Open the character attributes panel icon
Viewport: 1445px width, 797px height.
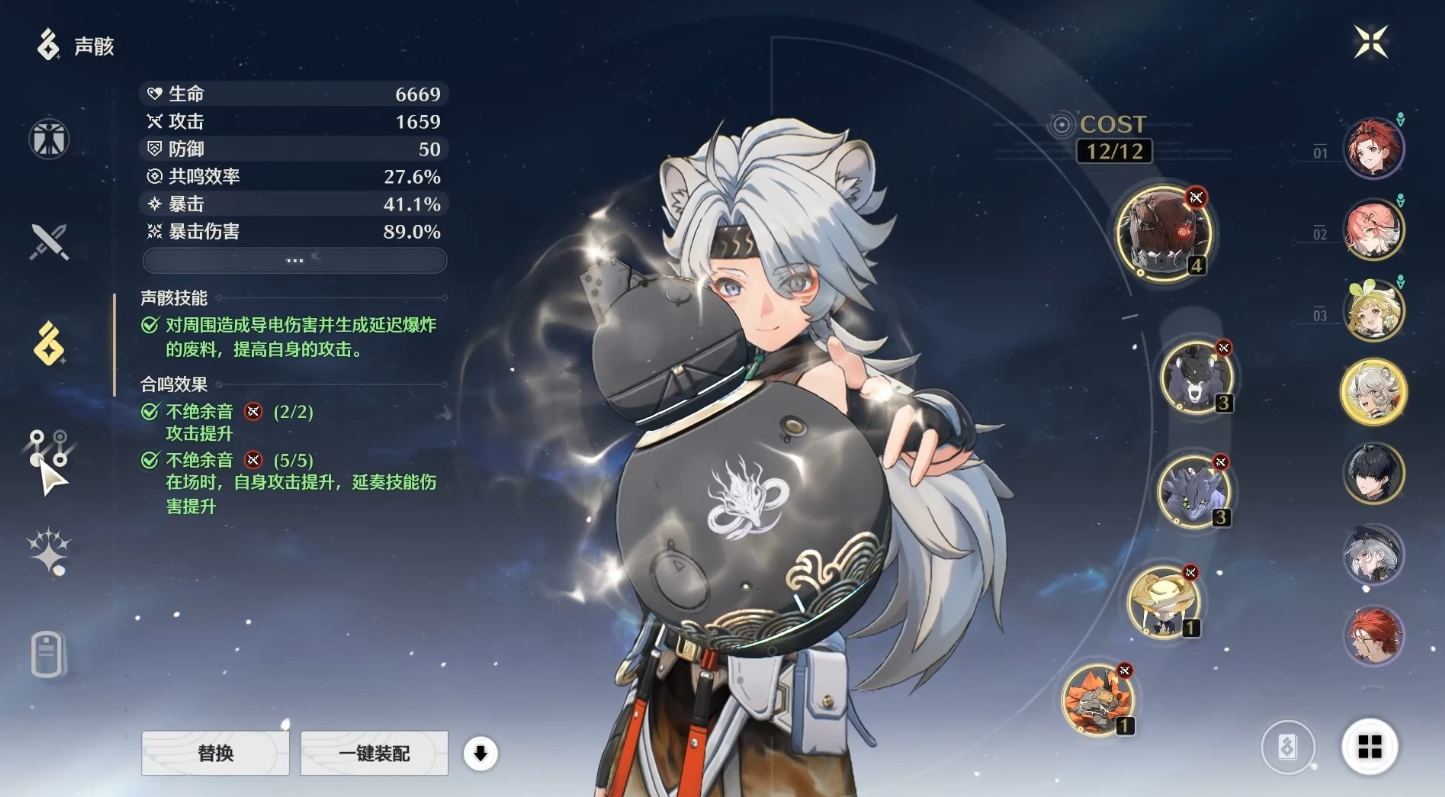pyautogui.click(x=47, y=138)
